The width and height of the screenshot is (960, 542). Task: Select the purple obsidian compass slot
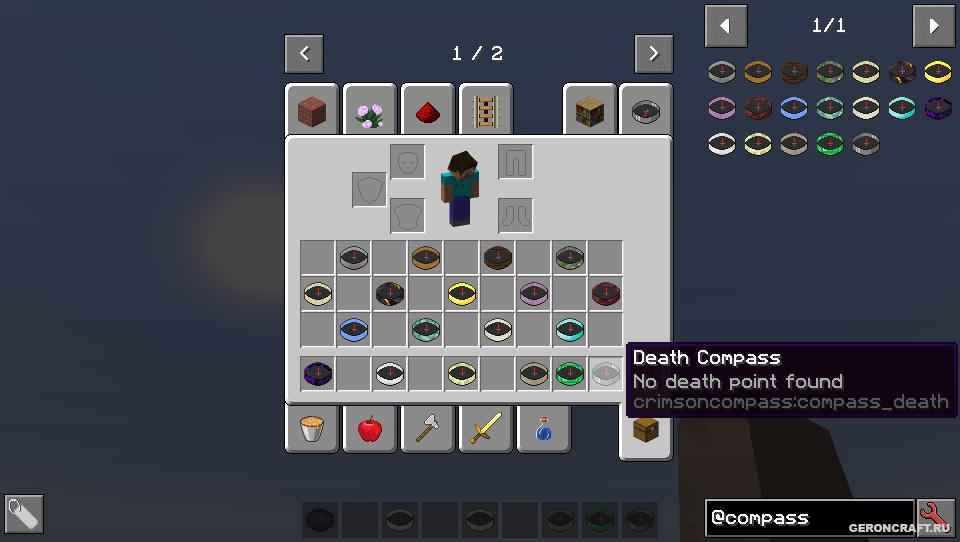point(317,374)
